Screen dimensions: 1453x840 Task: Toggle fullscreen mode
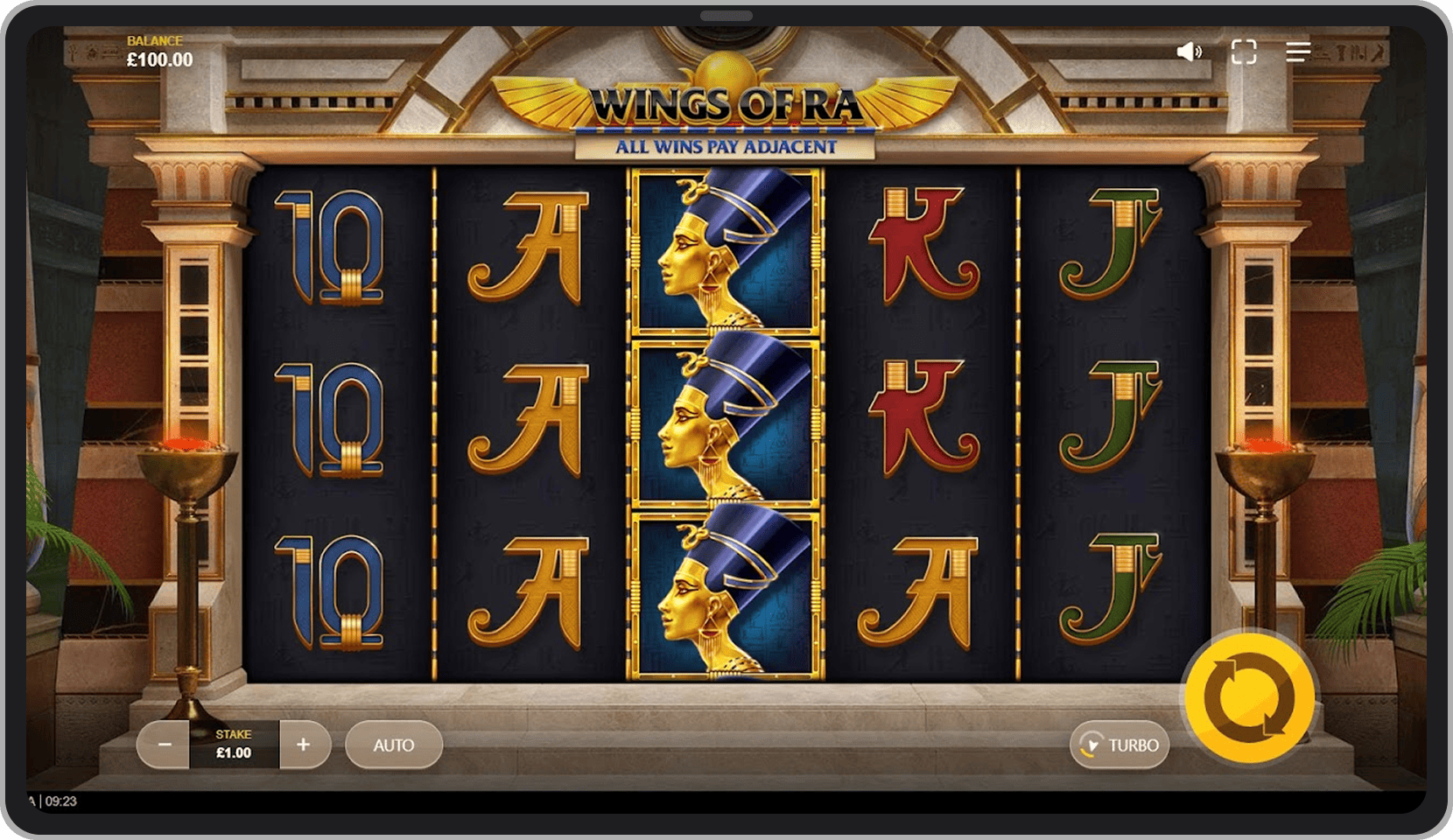pos(1243,53)
